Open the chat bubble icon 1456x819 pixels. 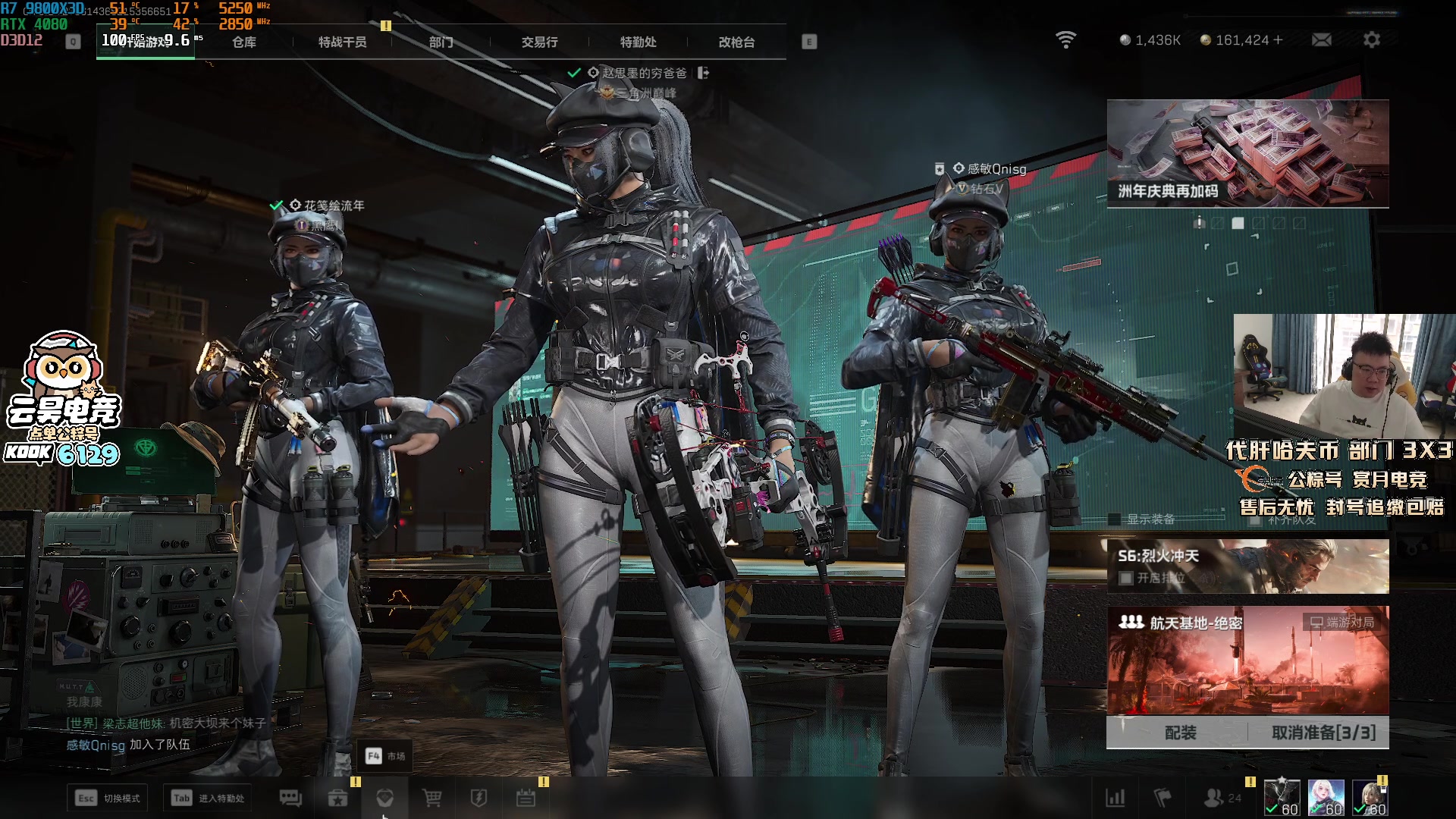[x=290, y=798]
